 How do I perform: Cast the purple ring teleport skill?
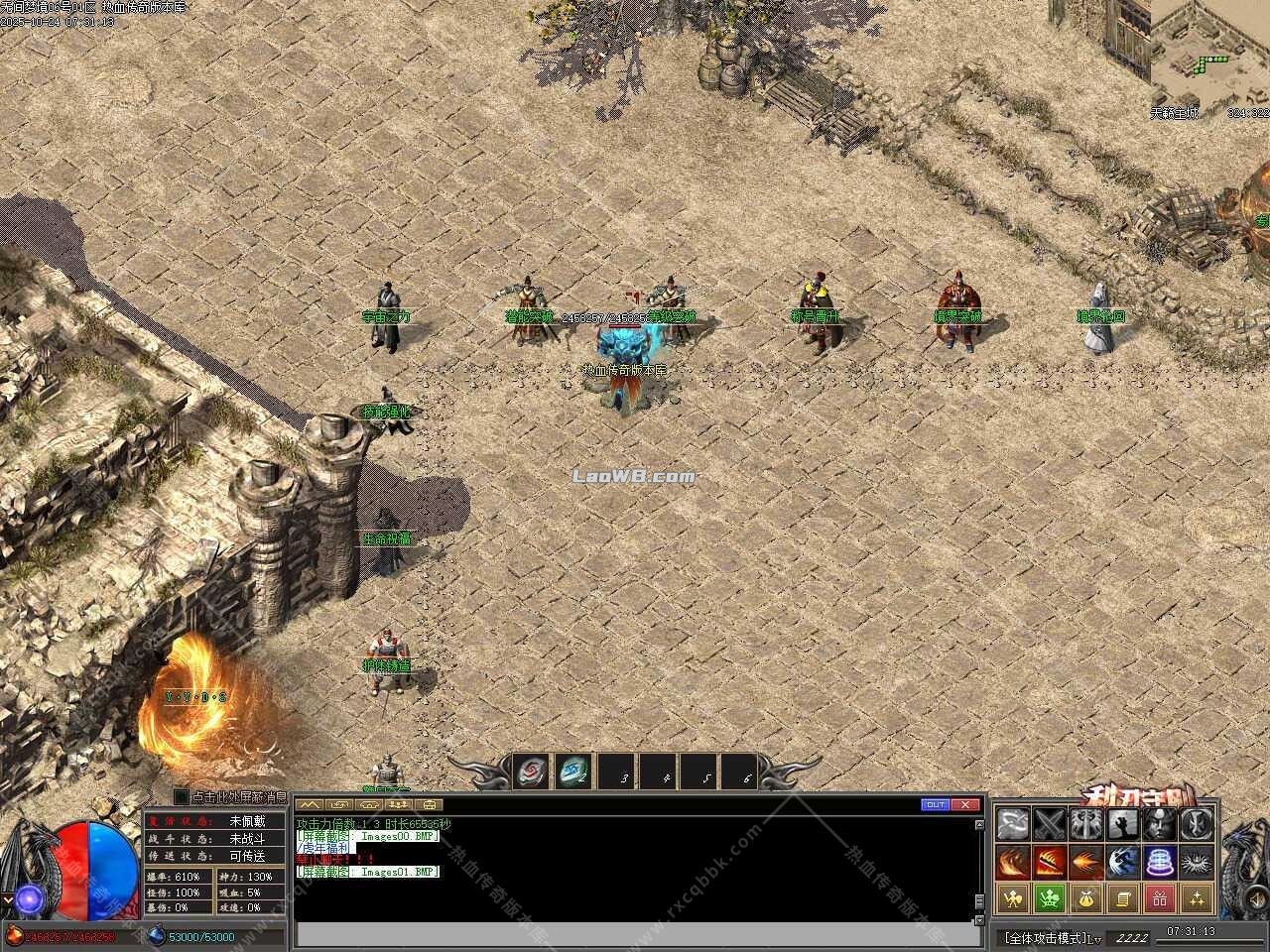click(1159, 862)
